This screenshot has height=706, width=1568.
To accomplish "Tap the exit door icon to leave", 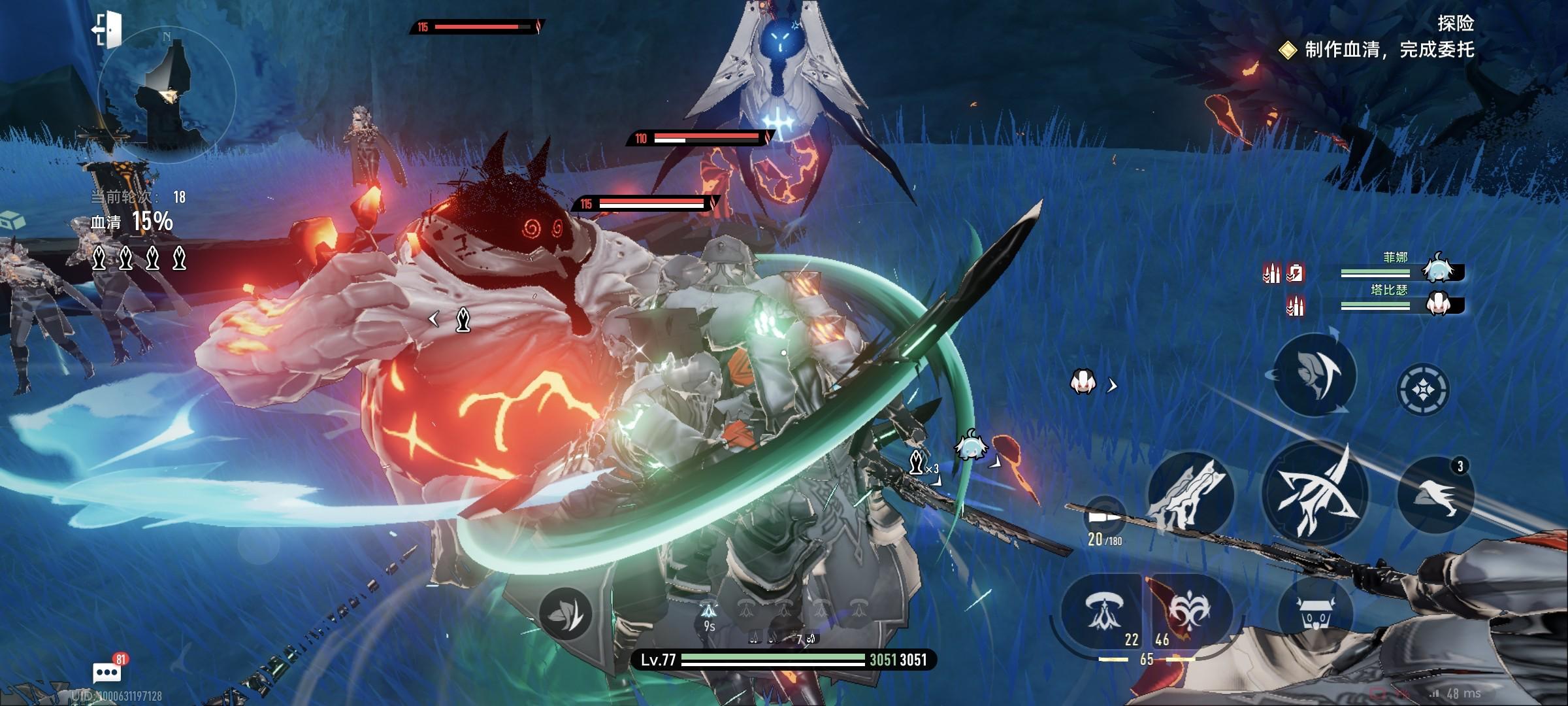I will click(108, 29).
